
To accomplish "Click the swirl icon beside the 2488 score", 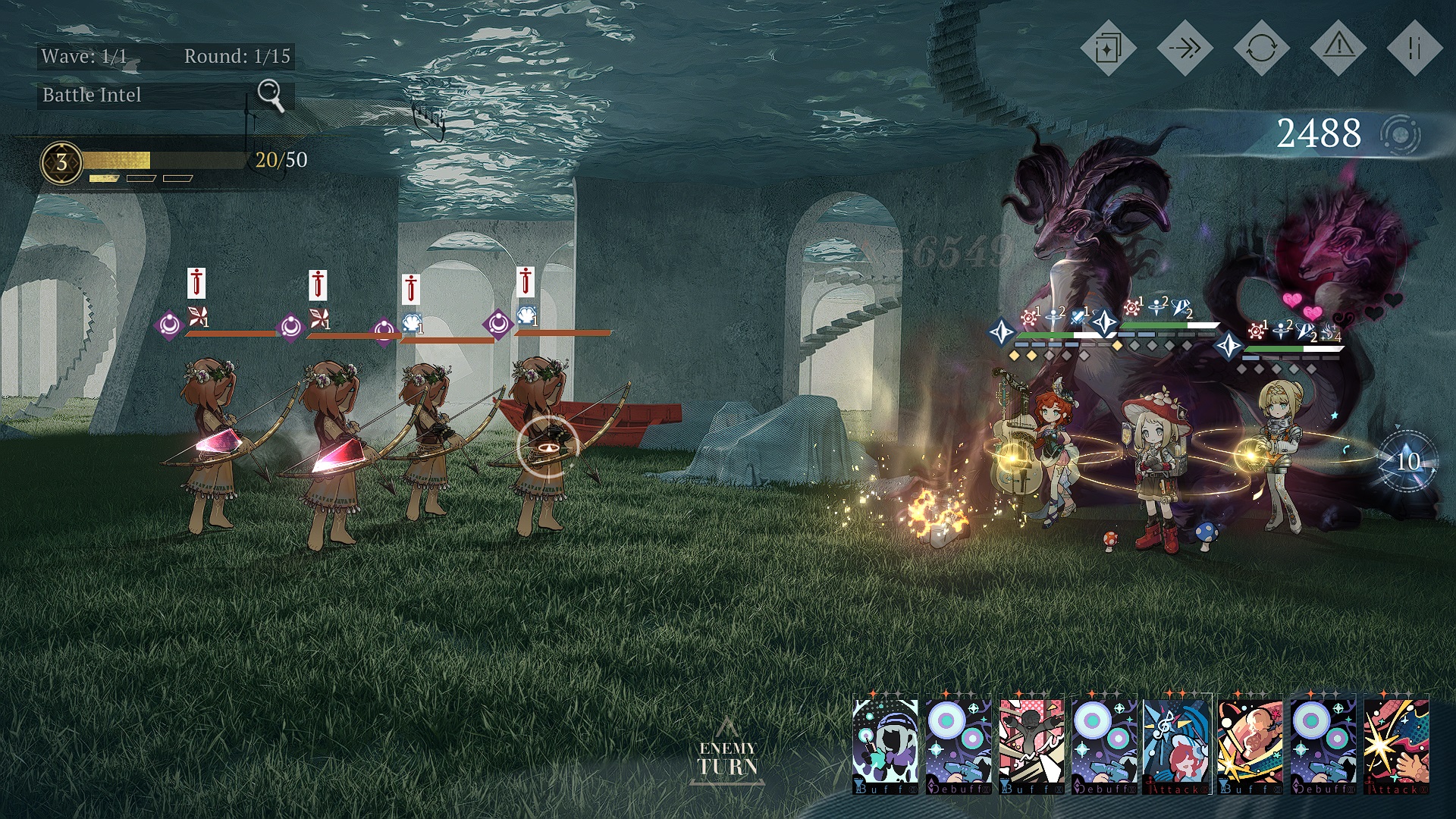I will point(1400,135).
